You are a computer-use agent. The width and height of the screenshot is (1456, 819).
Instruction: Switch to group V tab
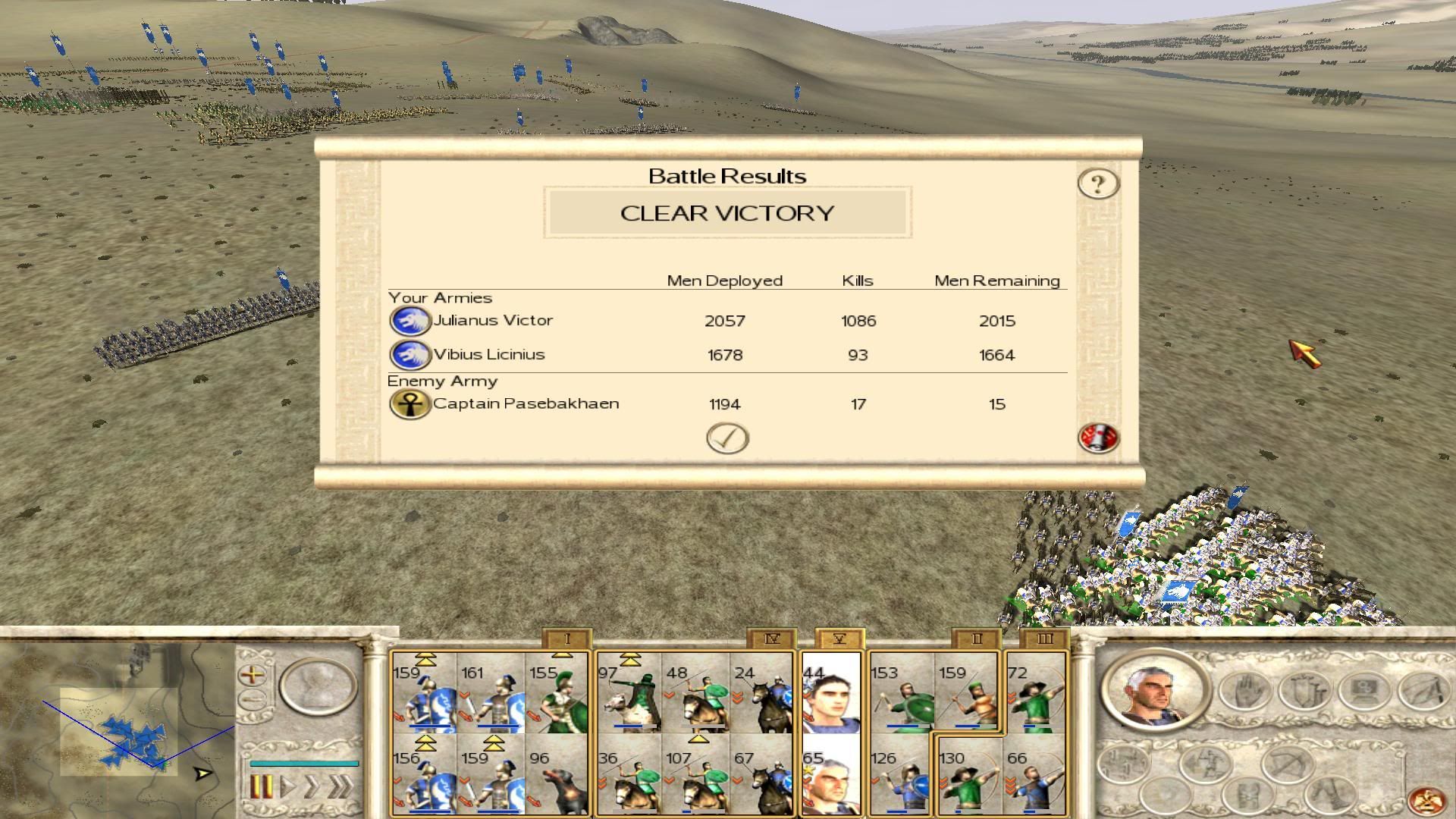pos(839,639)
